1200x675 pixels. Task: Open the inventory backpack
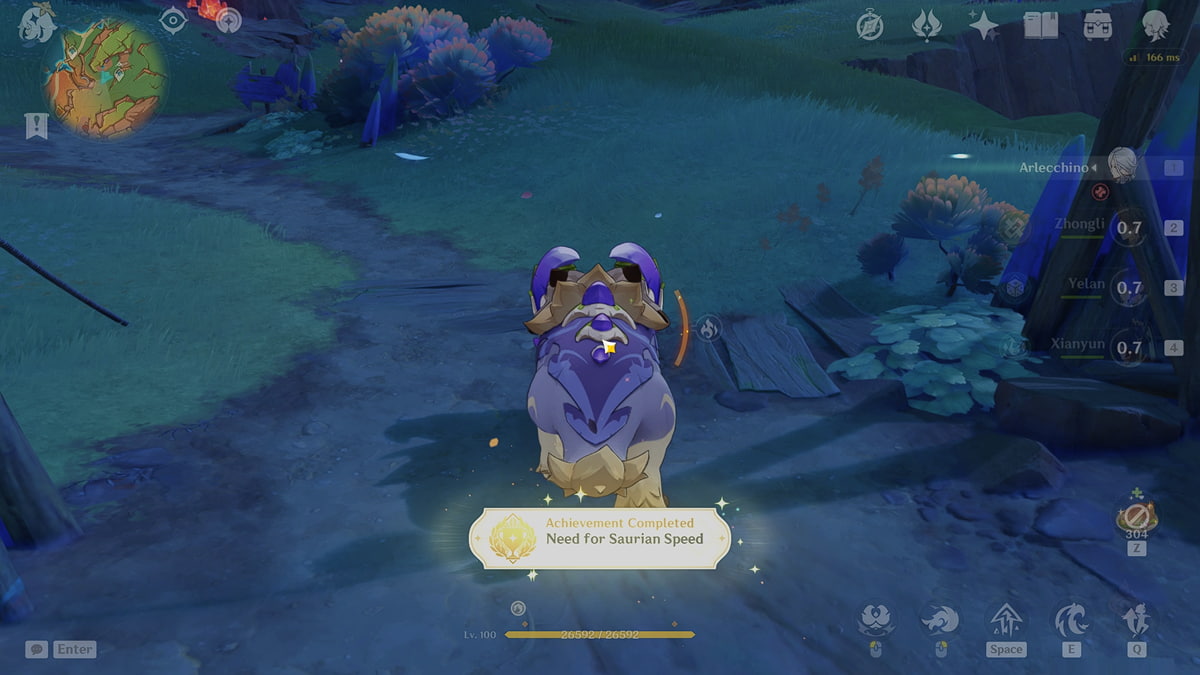pyautogui.click(x=1098, y=27)
